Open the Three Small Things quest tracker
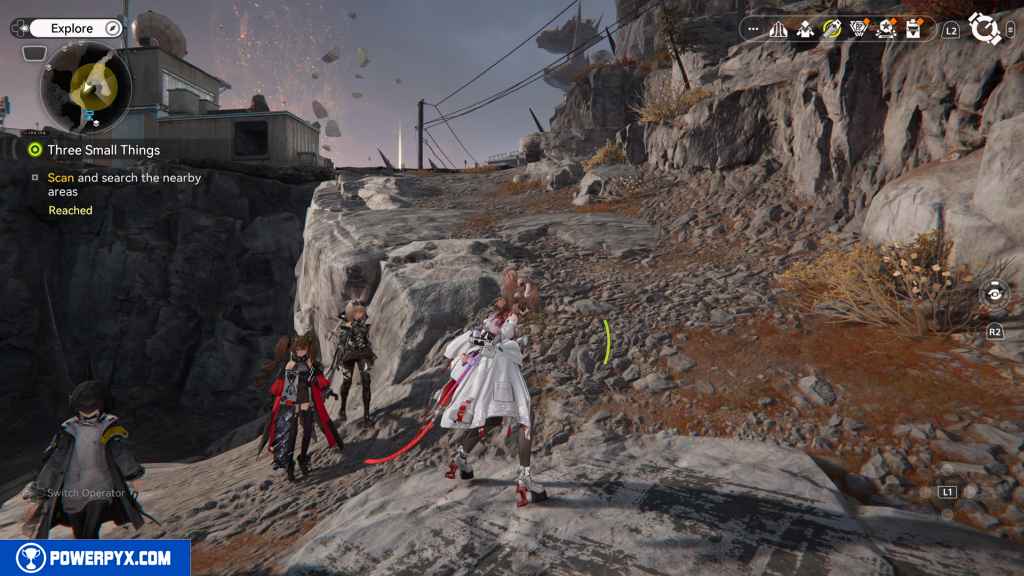This screenshot has width=1024, height=576. click(x=103, y=150)
